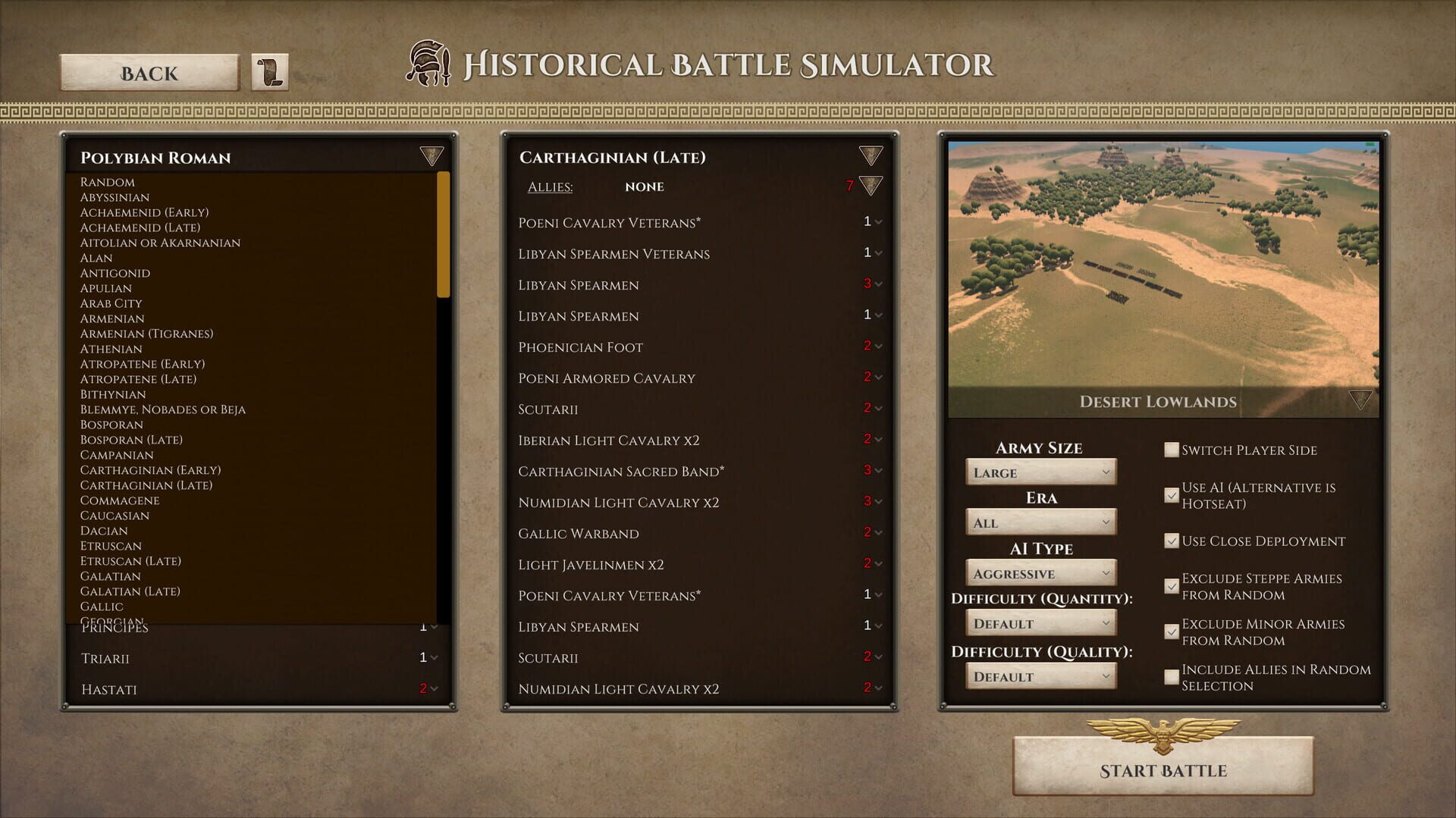
Task: Select Athenian from the faction list
Action: point(111,349)
